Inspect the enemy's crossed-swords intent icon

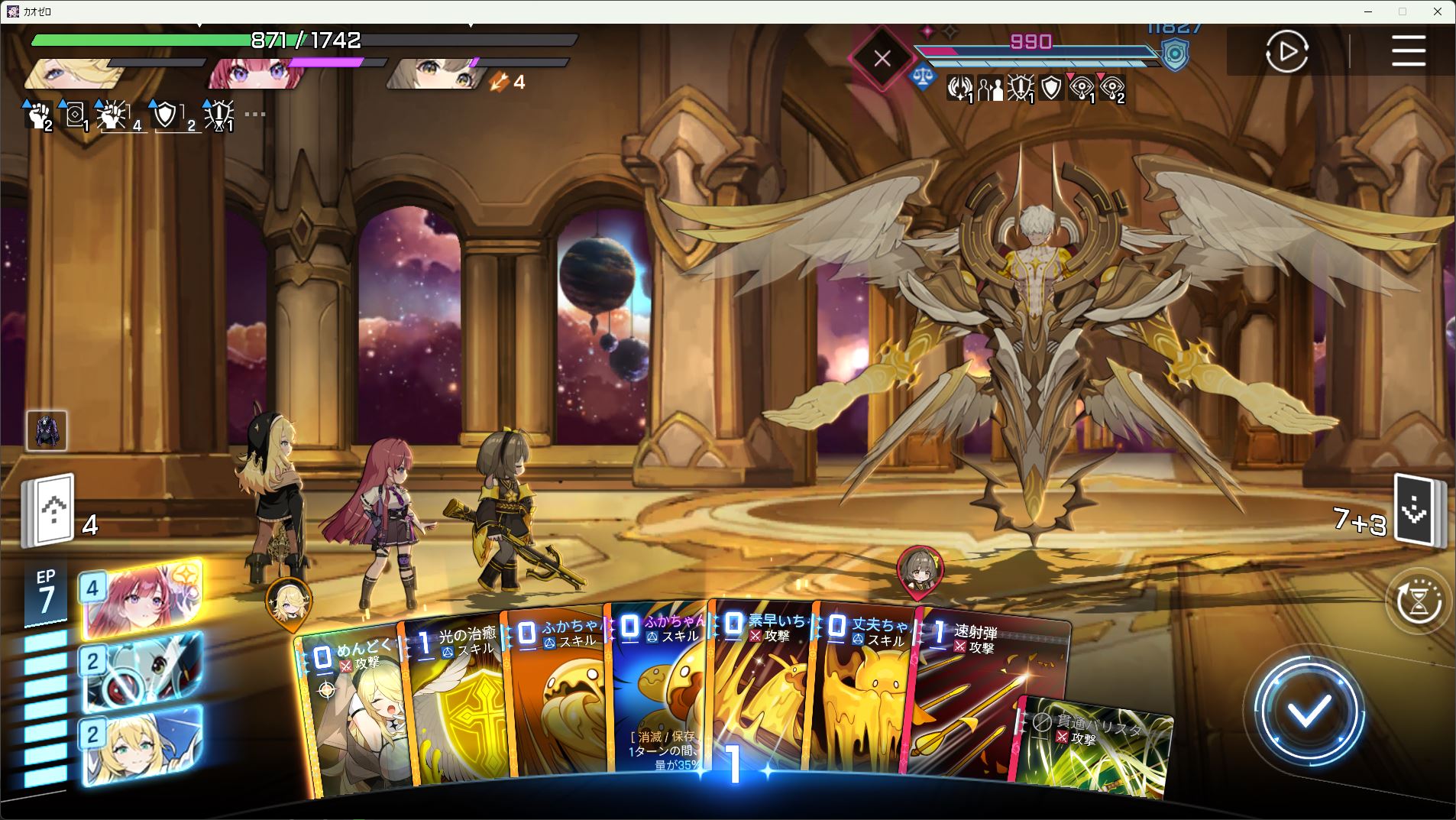click(x=882, y=58)
